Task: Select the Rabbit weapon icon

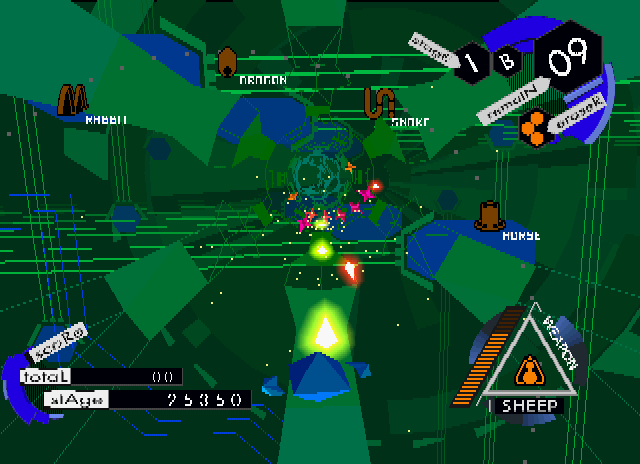Action: [x=73, y=98]
